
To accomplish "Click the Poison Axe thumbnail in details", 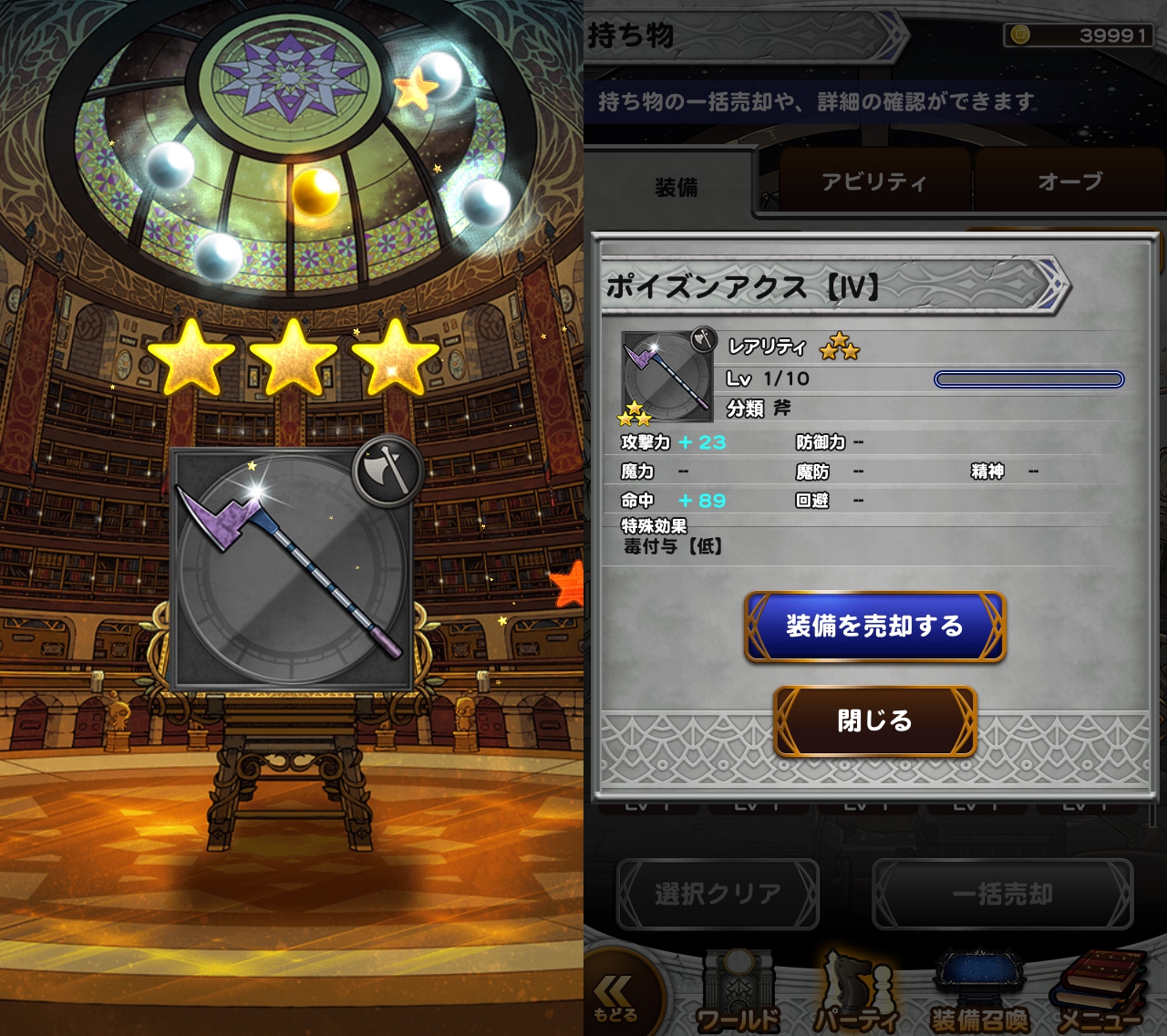I will coord(667,377).
